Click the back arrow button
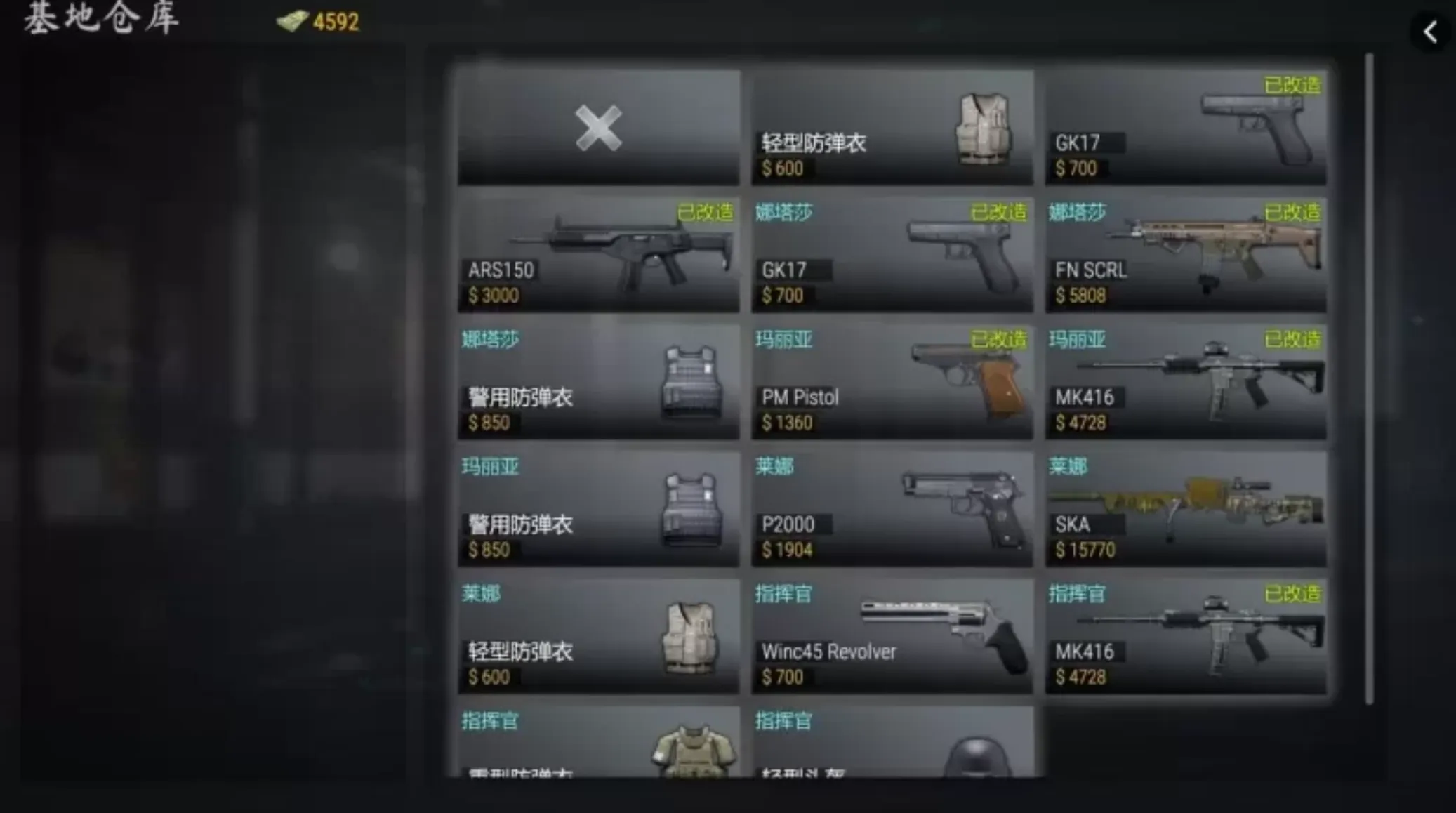 coord(1430,32)
